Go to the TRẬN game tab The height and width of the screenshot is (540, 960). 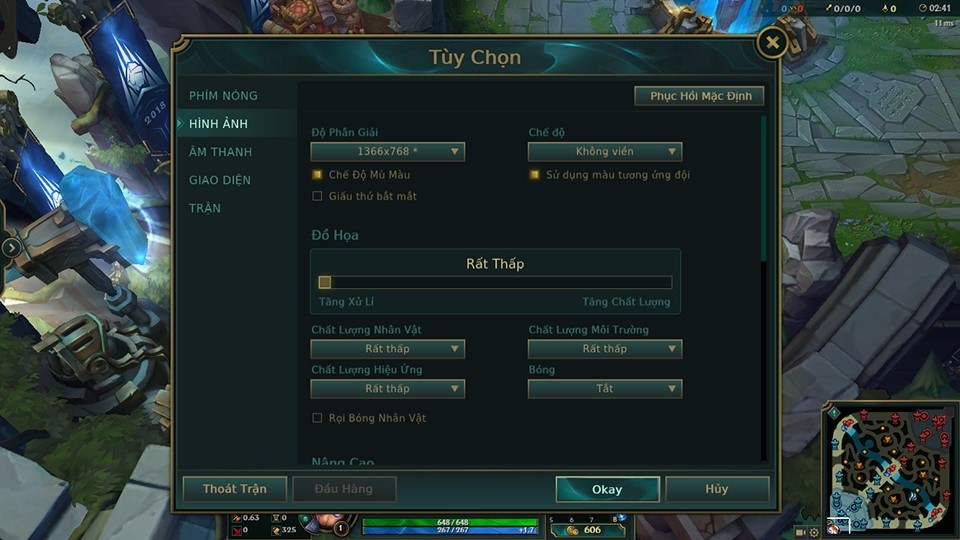[205, 208]
